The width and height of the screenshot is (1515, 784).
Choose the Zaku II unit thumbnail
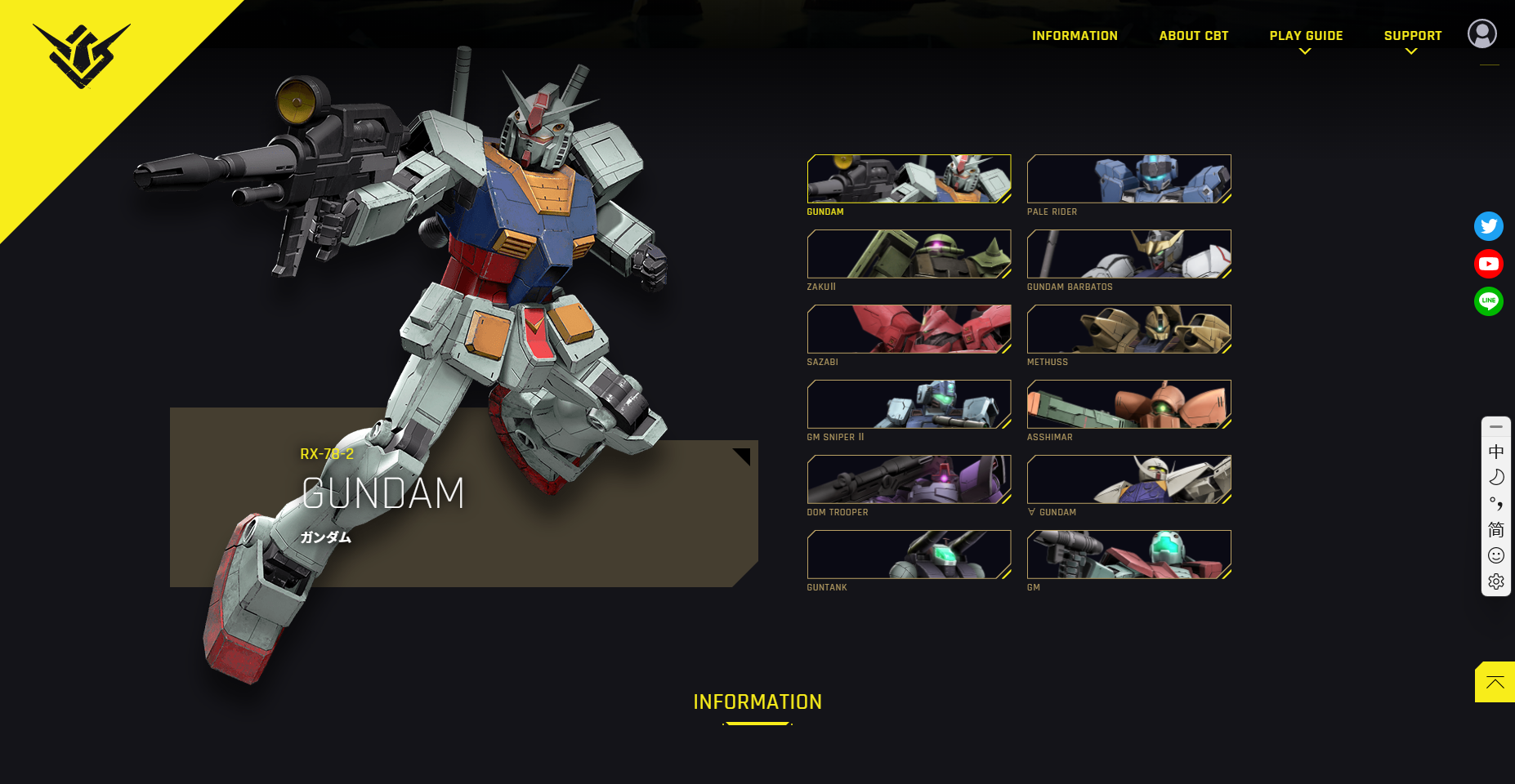click(x=909, y=254)
